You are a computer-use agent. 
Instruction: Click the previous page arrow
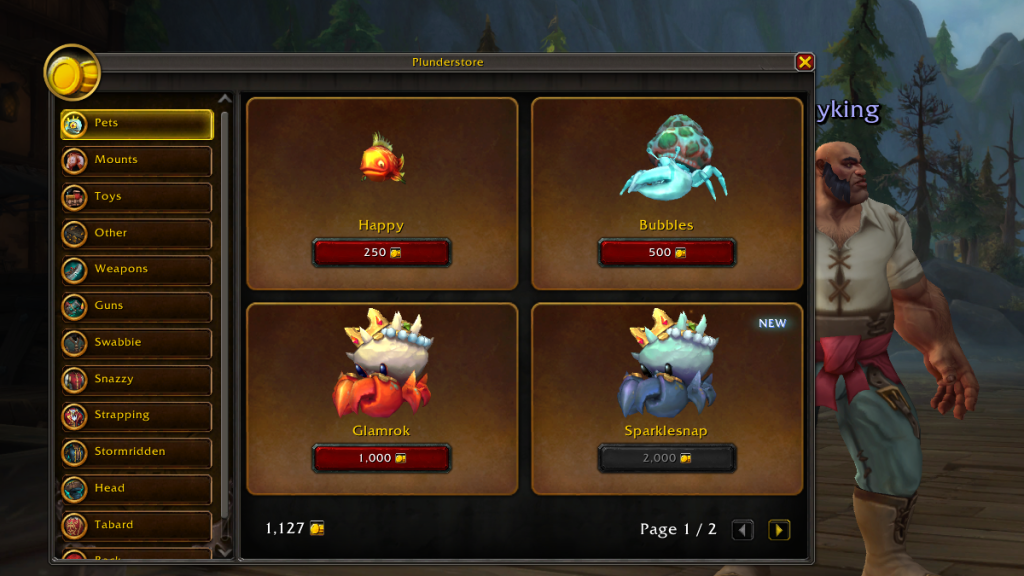click(742, 530)
